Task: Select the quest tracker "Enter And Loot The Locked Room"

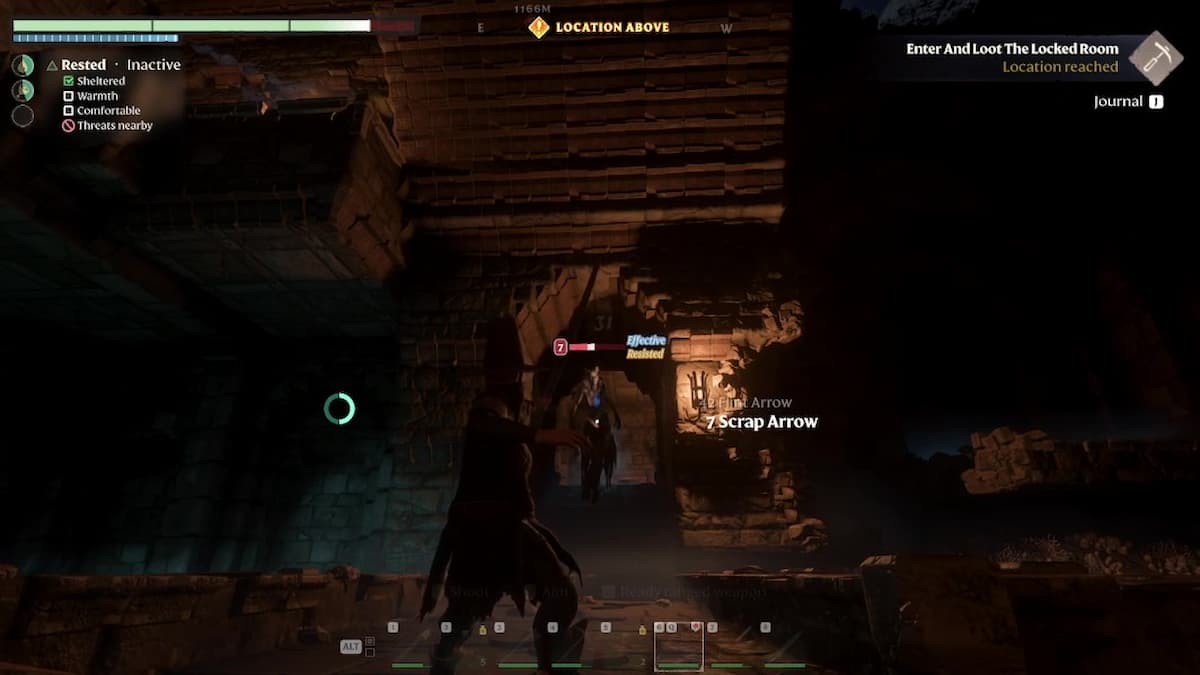Action: pos(1012,49)
